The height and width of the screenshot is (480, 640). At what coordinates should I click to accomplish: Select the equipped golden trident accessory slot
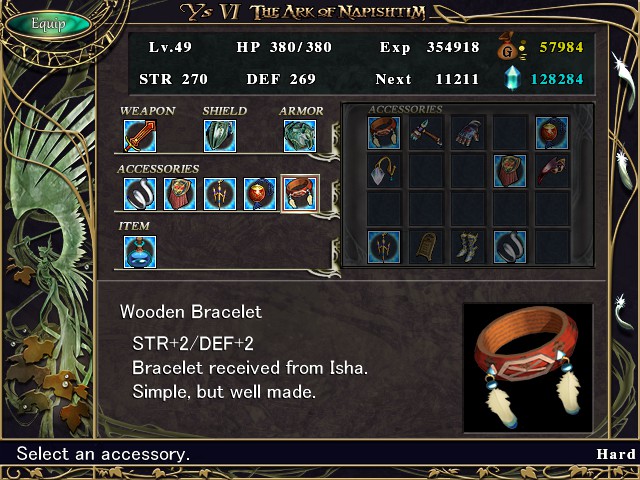(x=219, y=193)
